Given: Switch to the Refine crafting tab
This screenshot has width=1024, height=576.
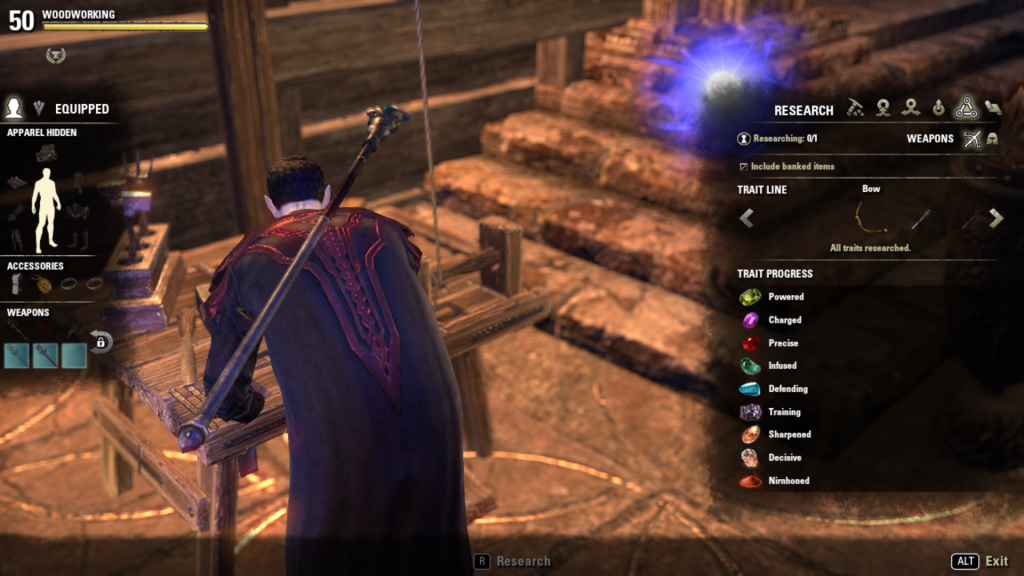Looking at the screenshot, I should pyautogui.click(x=856, y=108).
